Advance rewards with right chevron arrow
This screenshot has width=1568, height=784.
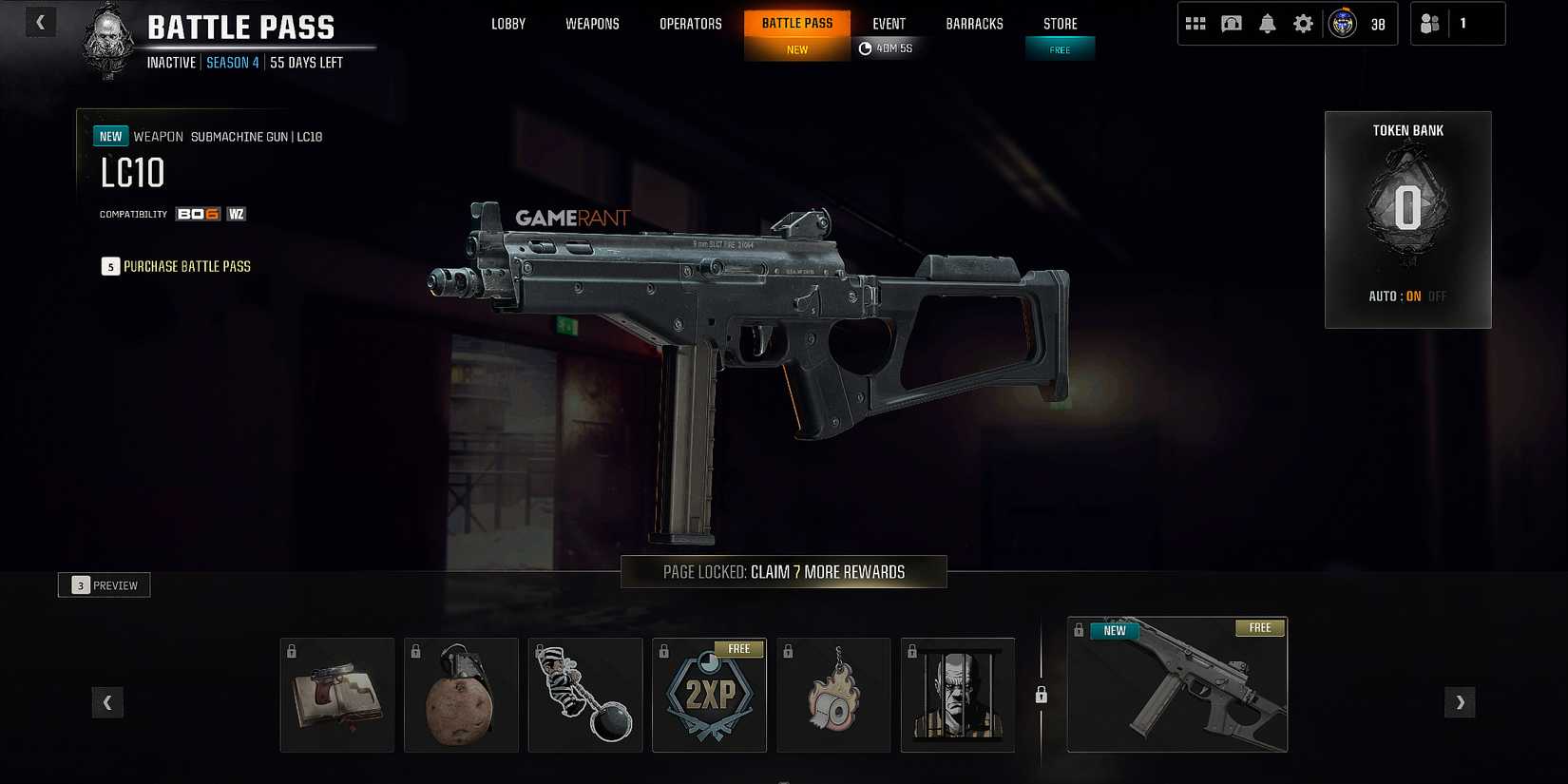click(1461, 702)
